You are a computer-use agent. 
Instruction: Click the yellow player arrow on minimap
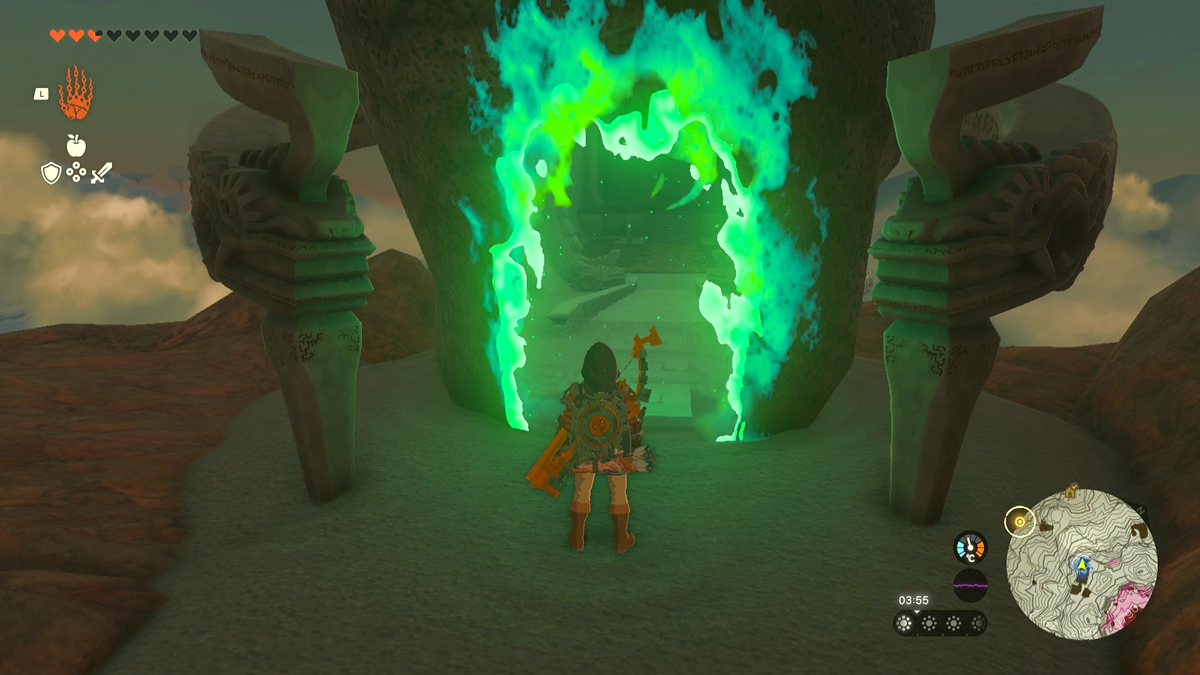pyautogui.click(x=1081, y=566)
